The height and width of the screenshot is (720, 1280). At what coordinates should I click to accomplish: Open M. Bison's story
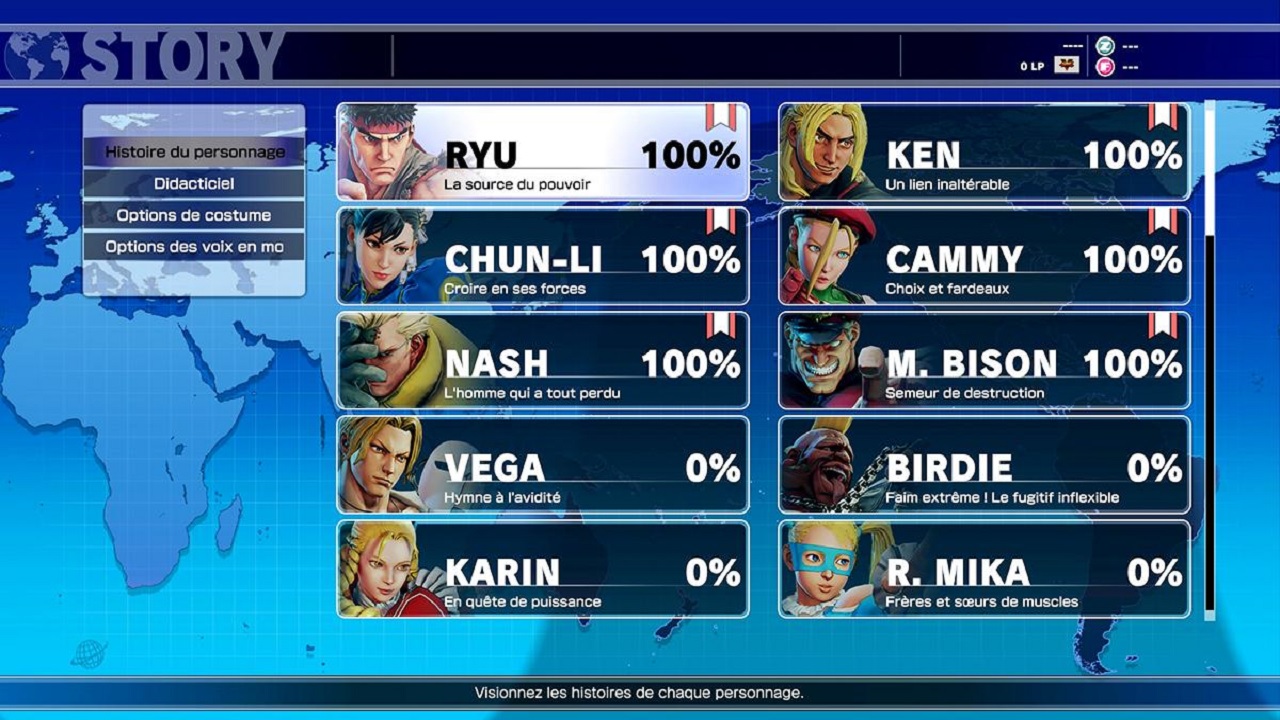coord(984,360)
